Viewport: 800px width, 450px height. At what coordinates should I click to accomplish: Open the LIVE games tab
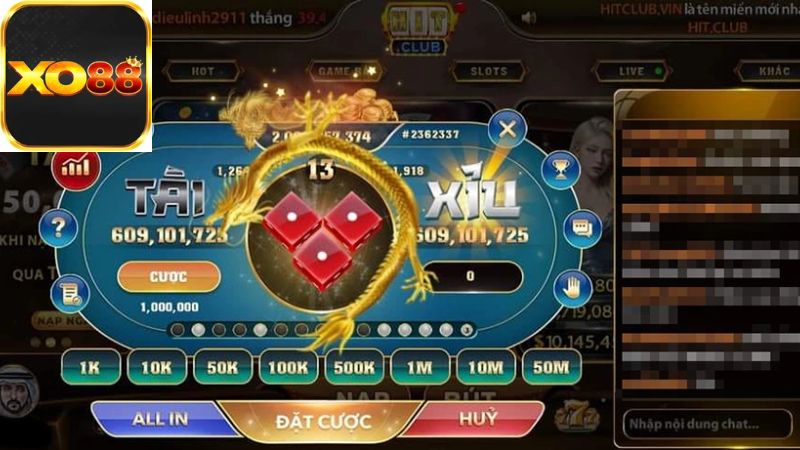tap(631, 72)
